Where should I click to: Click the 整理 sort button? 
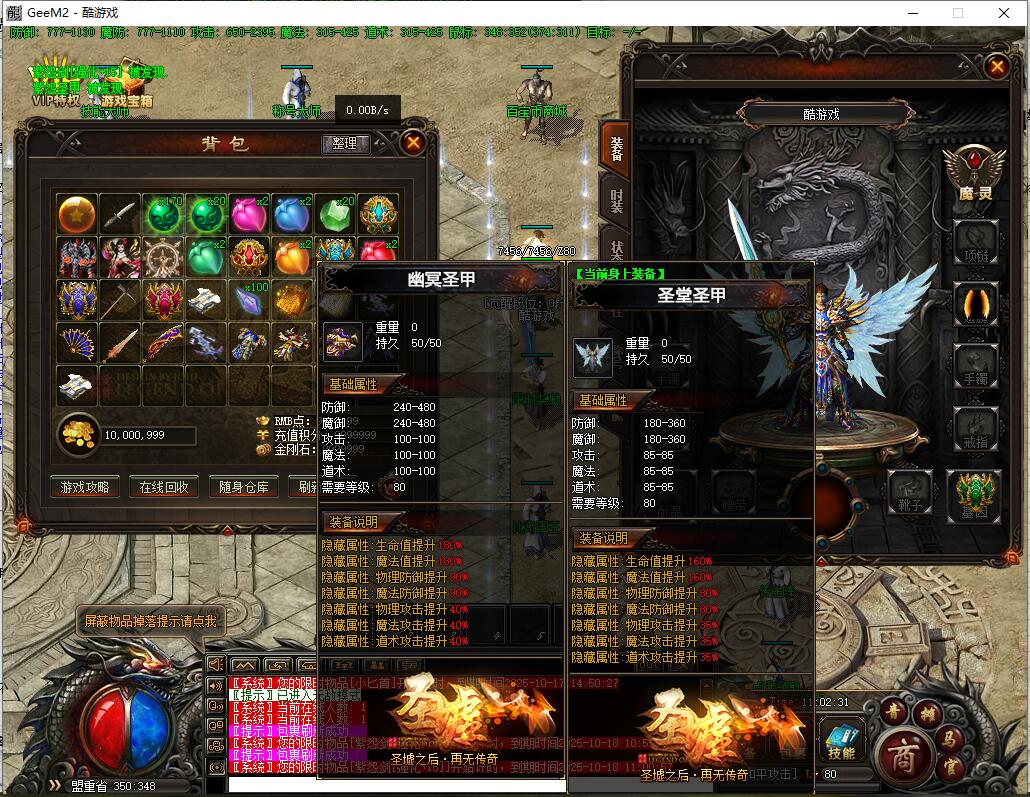point(344,144)
